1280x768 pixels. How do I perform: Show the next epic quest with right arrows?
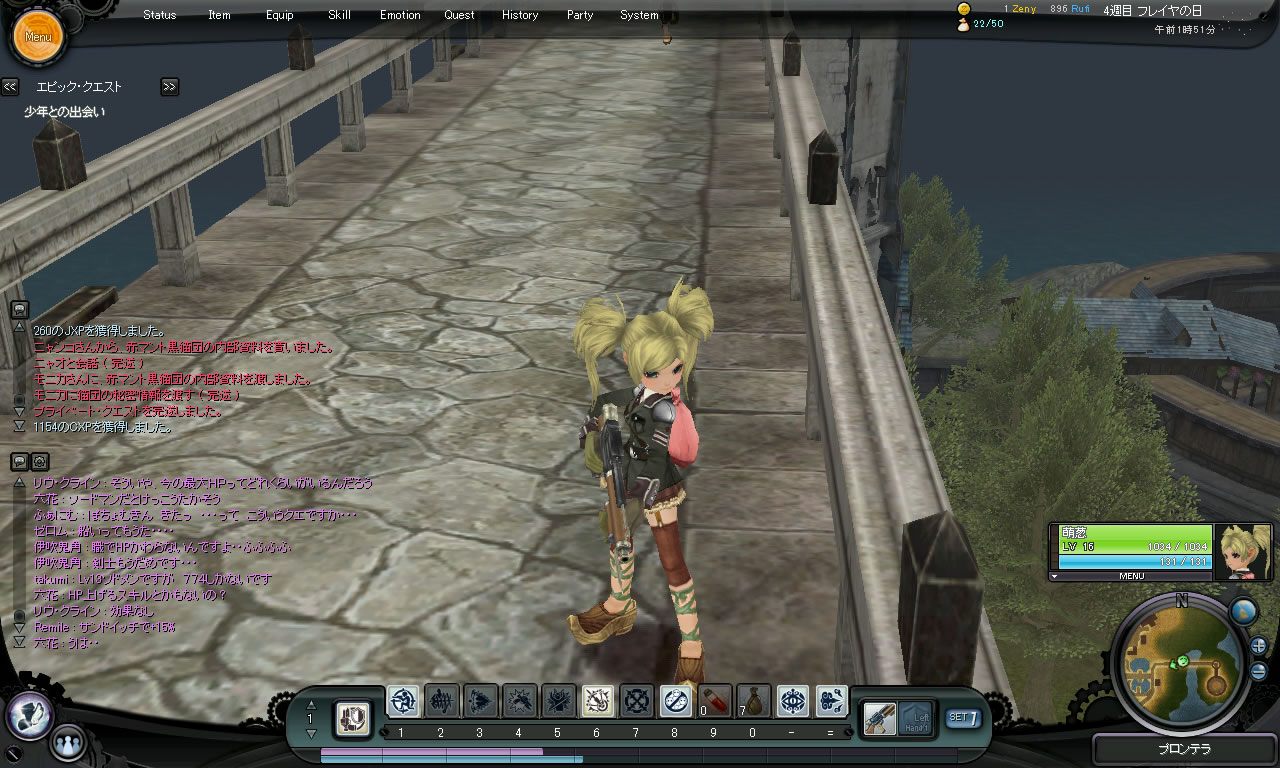pos(169,87)
